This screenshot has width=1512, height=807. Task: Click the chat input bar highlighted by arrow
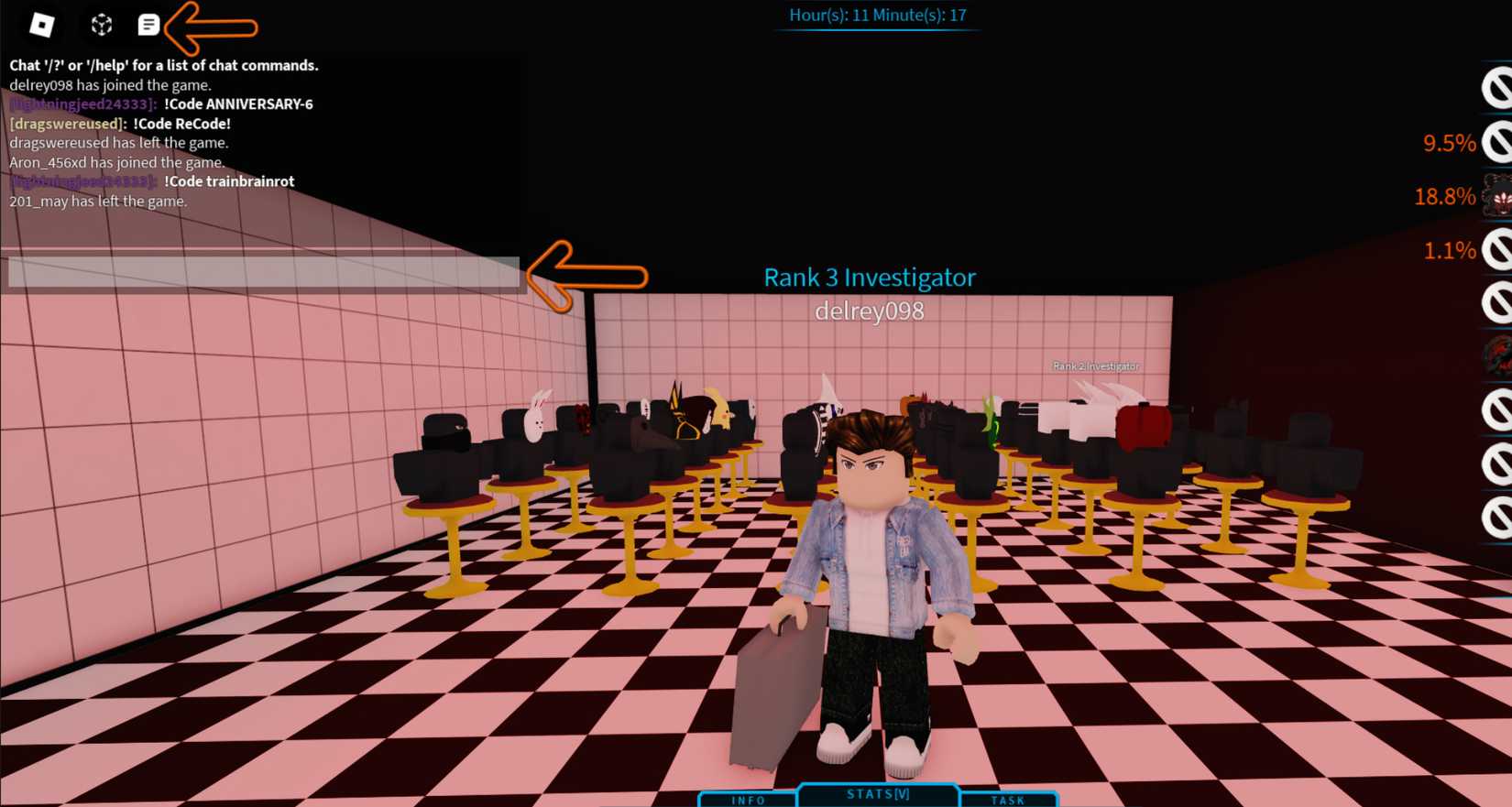coord(263,272)
